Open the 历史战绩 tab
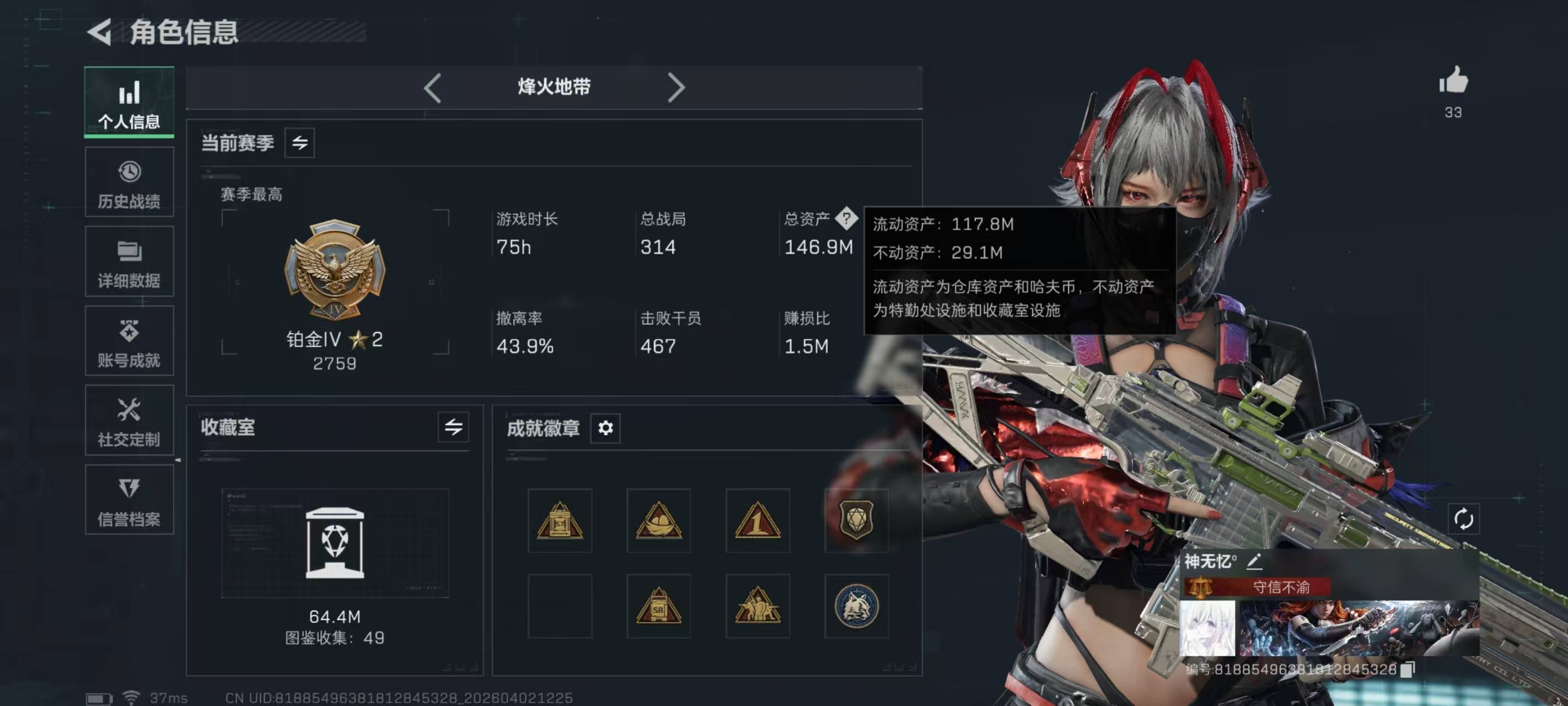 (x=129, y=183)
